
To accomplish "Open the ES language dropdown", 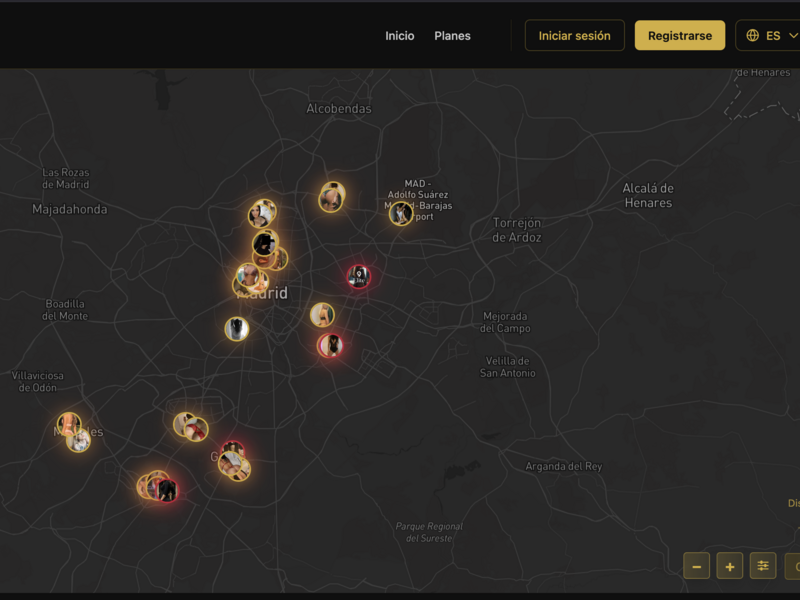I will click(x=772, y=36).
